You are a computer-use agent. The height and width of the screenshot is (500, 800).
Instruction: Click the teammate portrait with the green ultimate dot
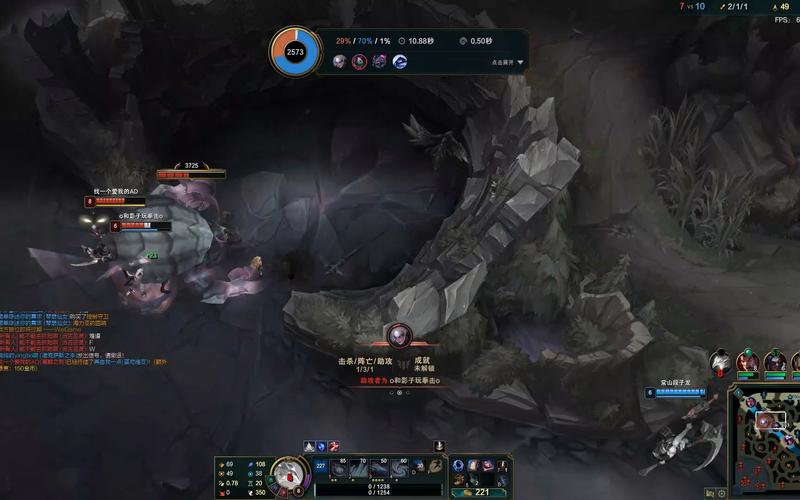746,362
